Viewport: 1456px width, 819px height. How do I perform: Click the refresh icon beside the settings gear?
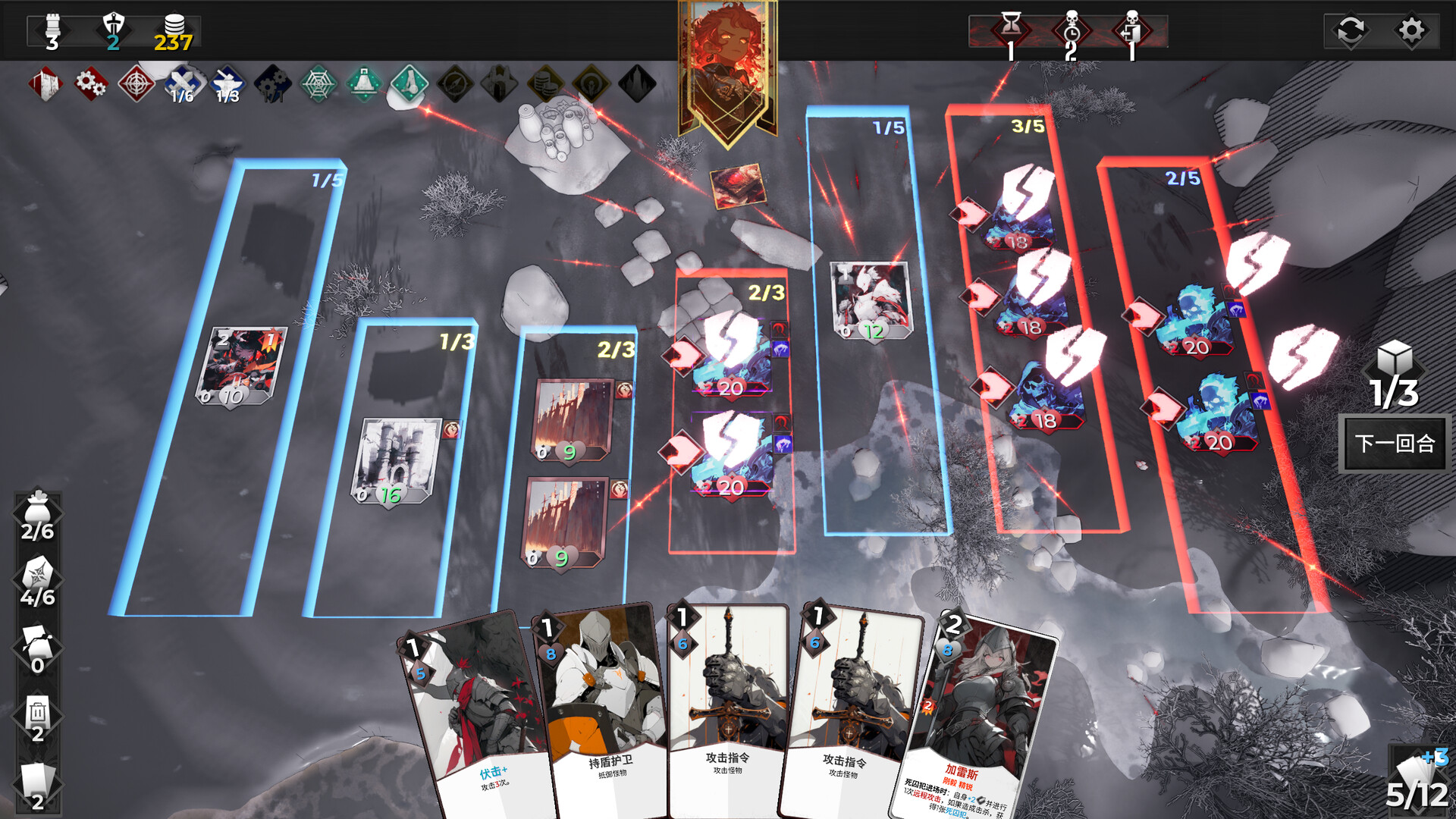point(1350,31)
